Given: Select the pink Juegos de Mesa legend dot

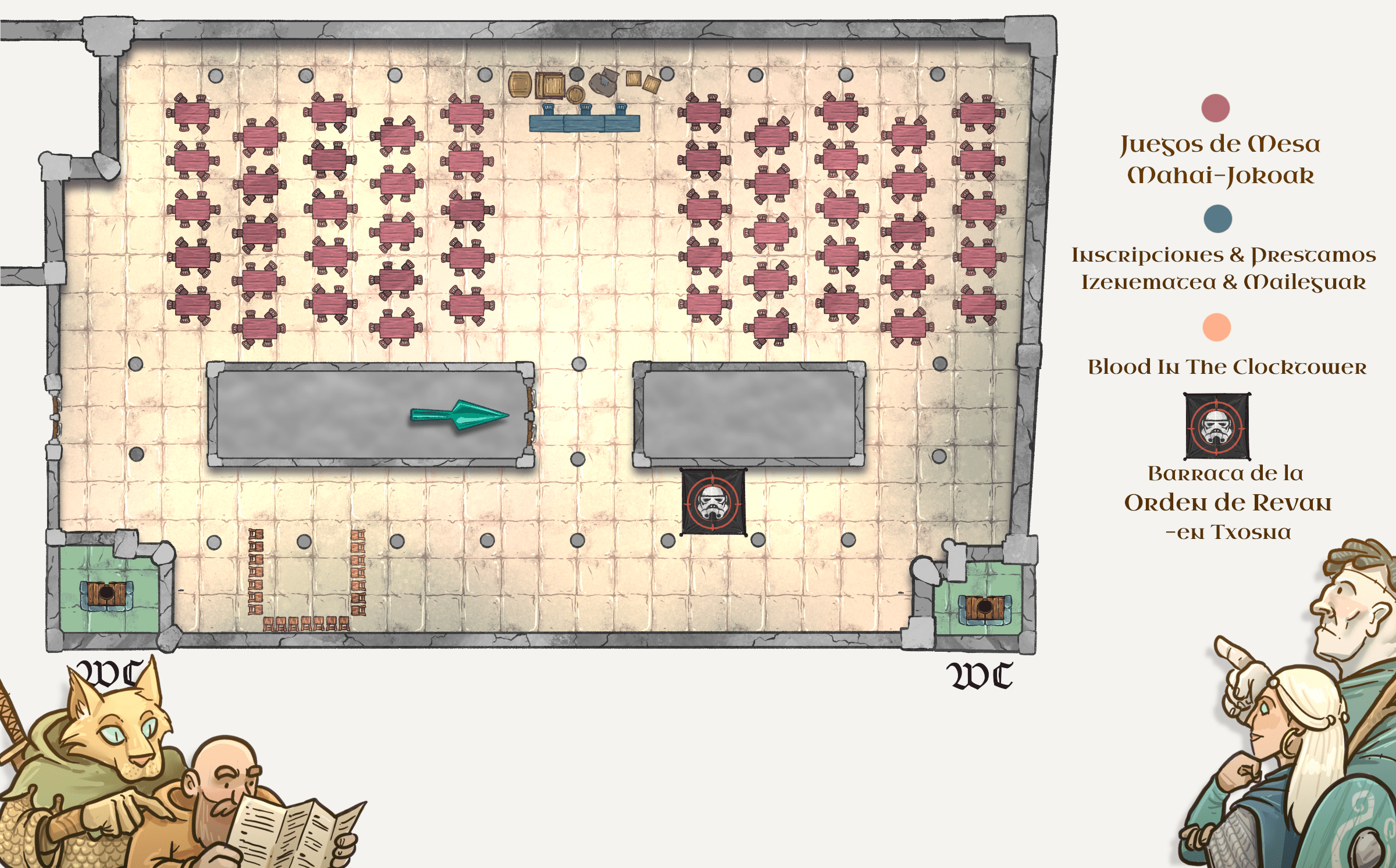Looking at the screenshot, I should coord(1215,108).
